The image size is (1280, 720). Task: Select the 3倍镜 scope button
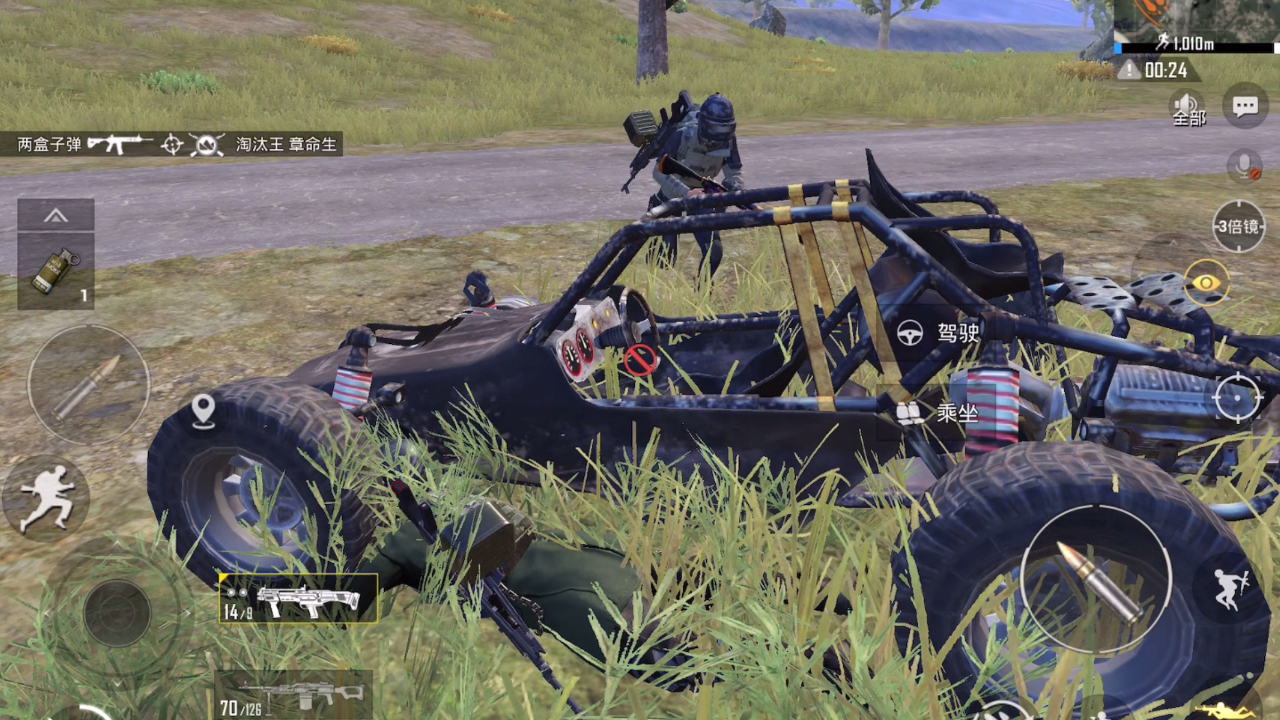pyautogui.click(x=1238, y=226)
